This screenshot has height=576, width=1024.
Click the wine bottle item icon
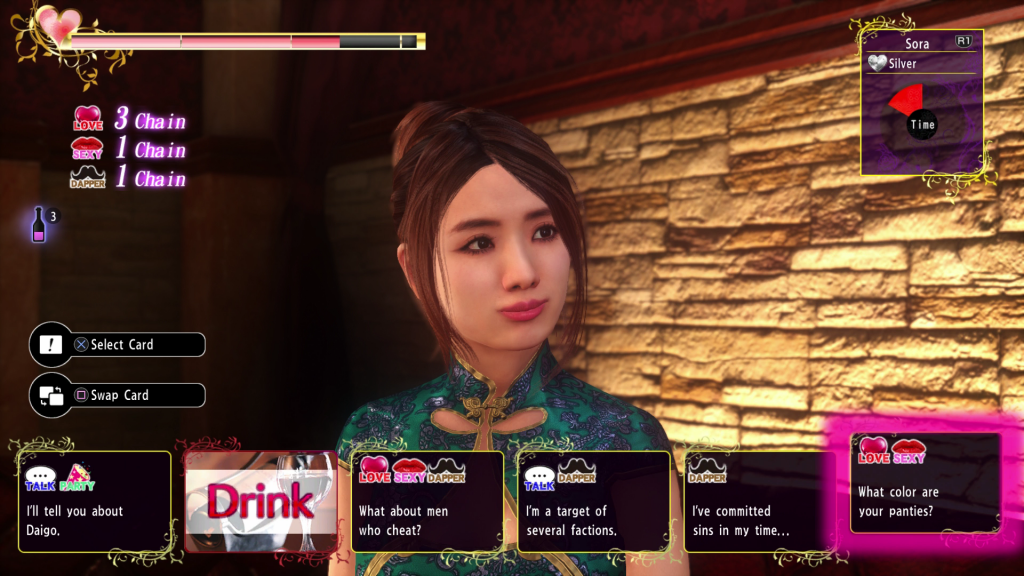[x=39, y=225]
